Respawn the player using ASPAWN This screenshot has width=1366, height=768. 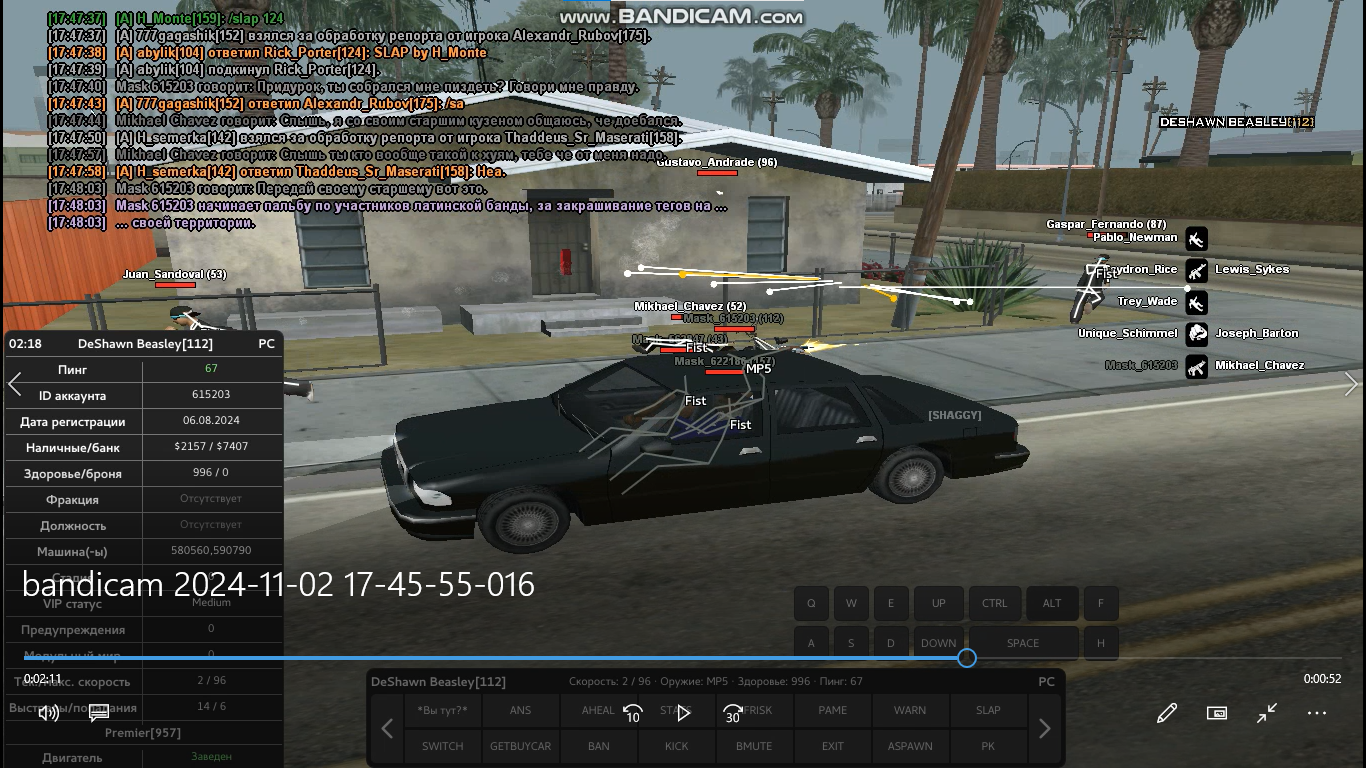coord(910,746)
